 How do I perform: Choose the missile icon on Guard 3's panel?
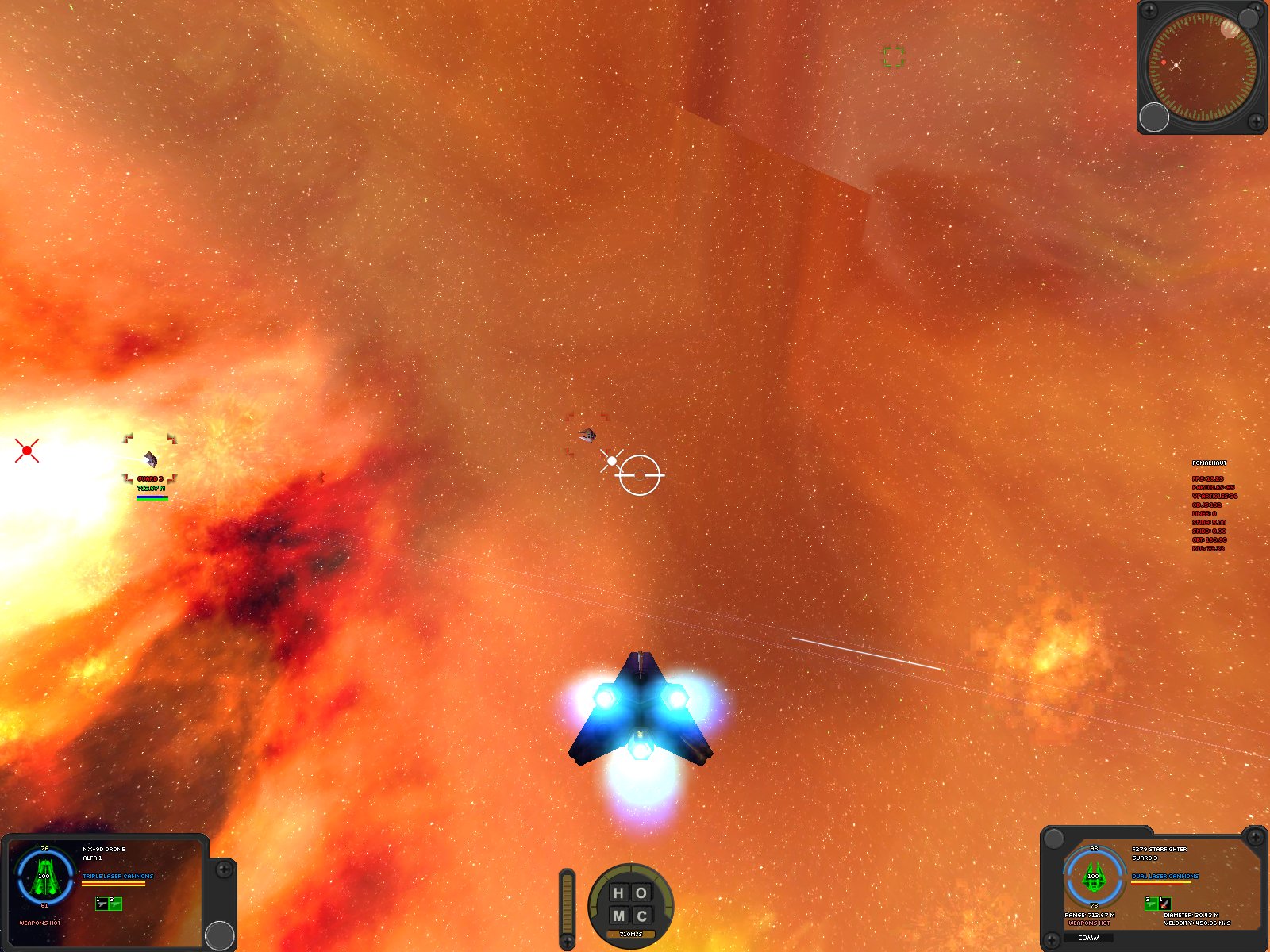click(x=1164, y=904)
